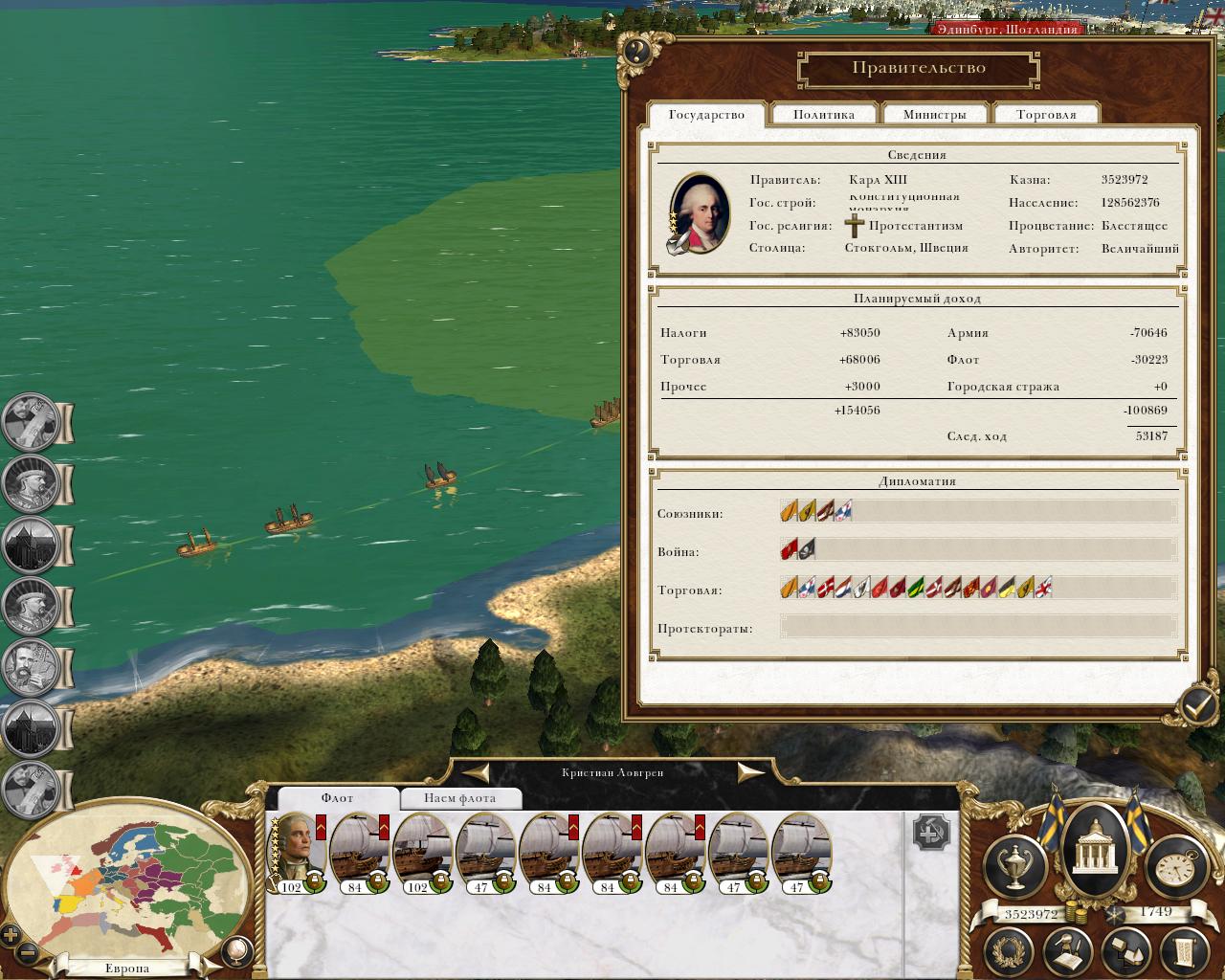Confirm with the checkmark button

pyautogui.click(x=1197, y=706)
